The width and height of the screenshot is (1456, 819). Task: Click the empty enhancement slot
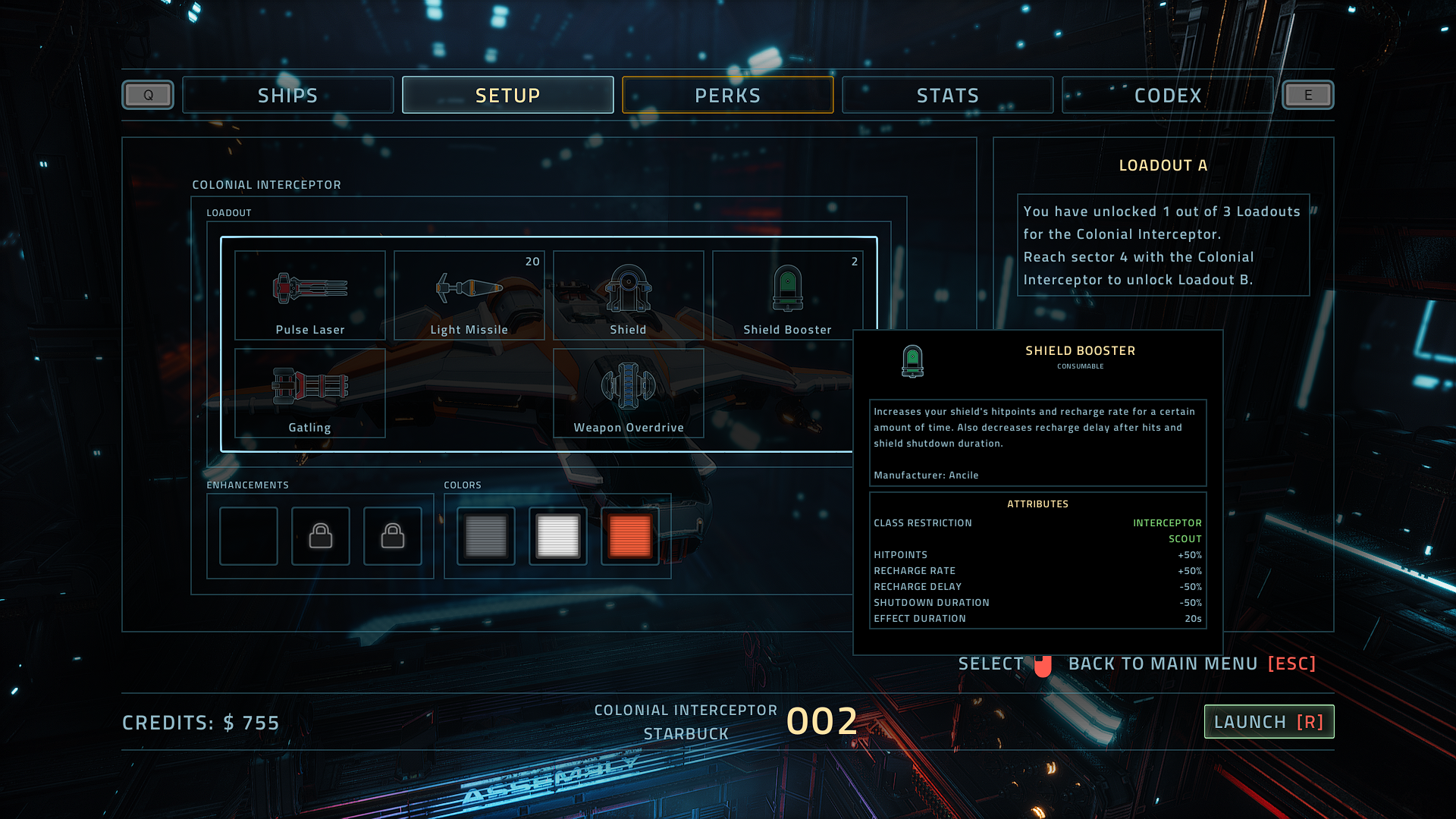249,536
